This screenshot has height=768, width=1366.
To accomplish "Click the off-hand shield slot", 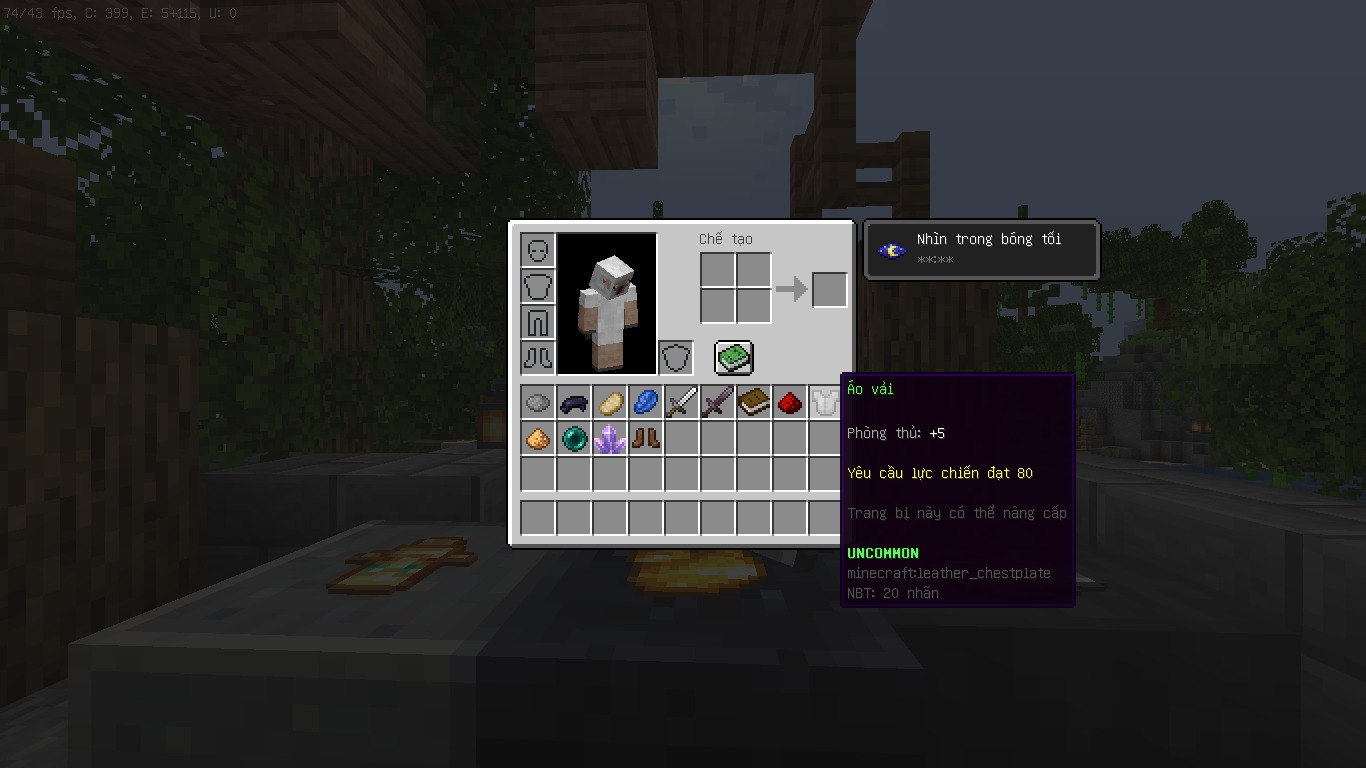I will 676,358.
